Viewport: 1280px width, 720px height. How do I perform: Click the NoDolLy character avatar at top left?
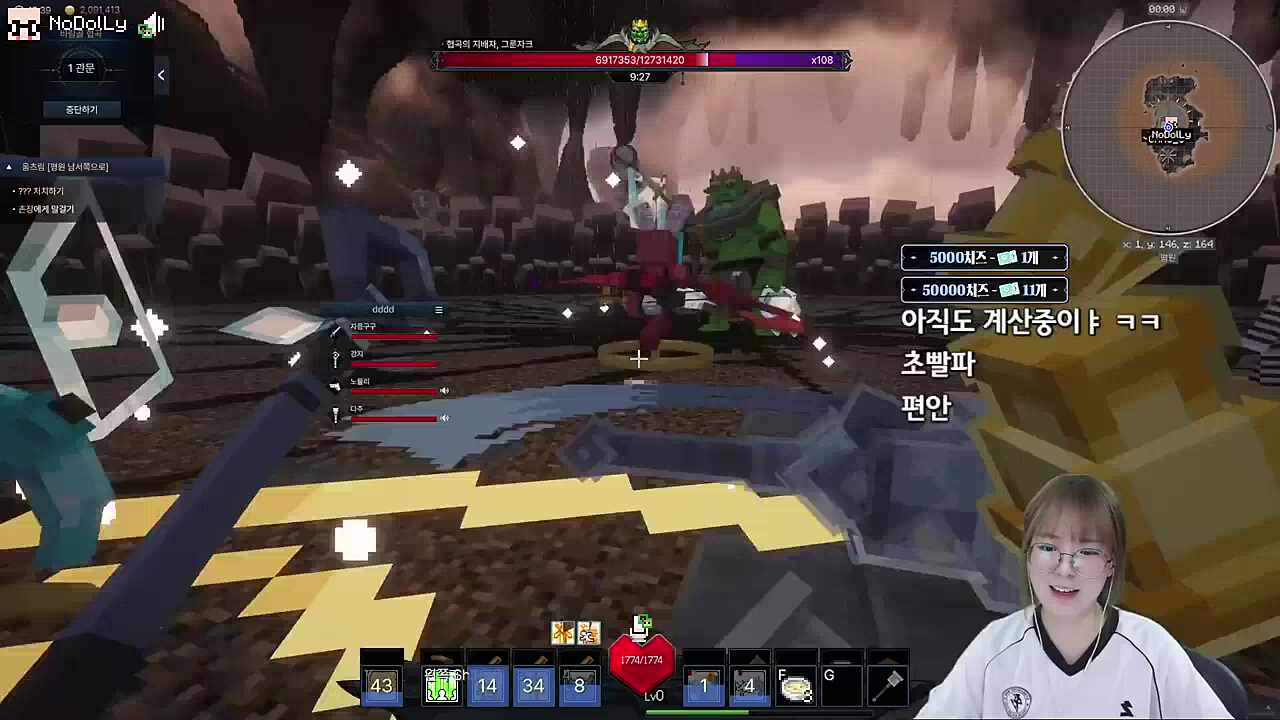coord(22,22)
